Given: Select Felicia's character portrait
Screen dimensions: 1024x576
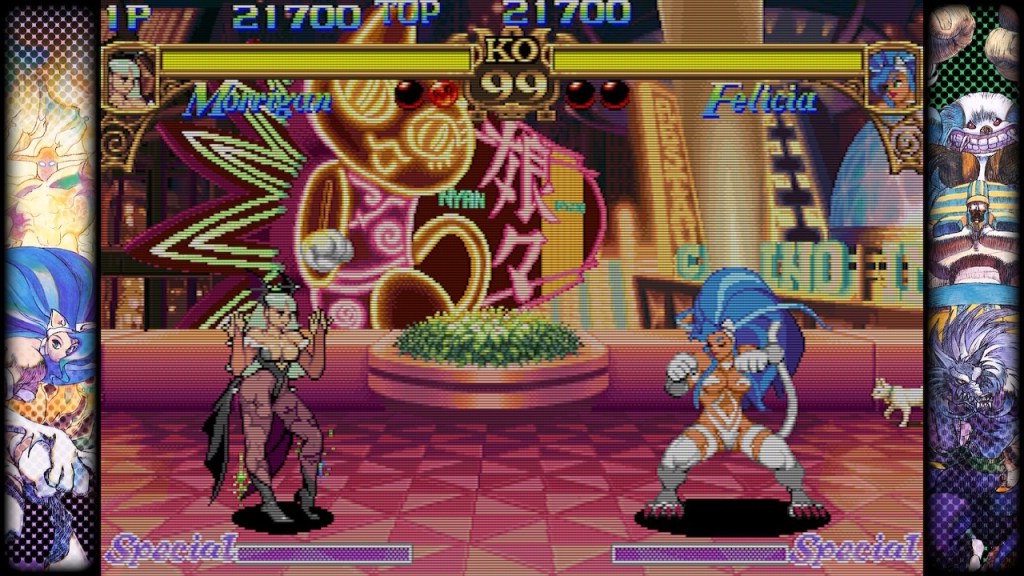Looking at the screenshot, I should [x=893, y=78].
